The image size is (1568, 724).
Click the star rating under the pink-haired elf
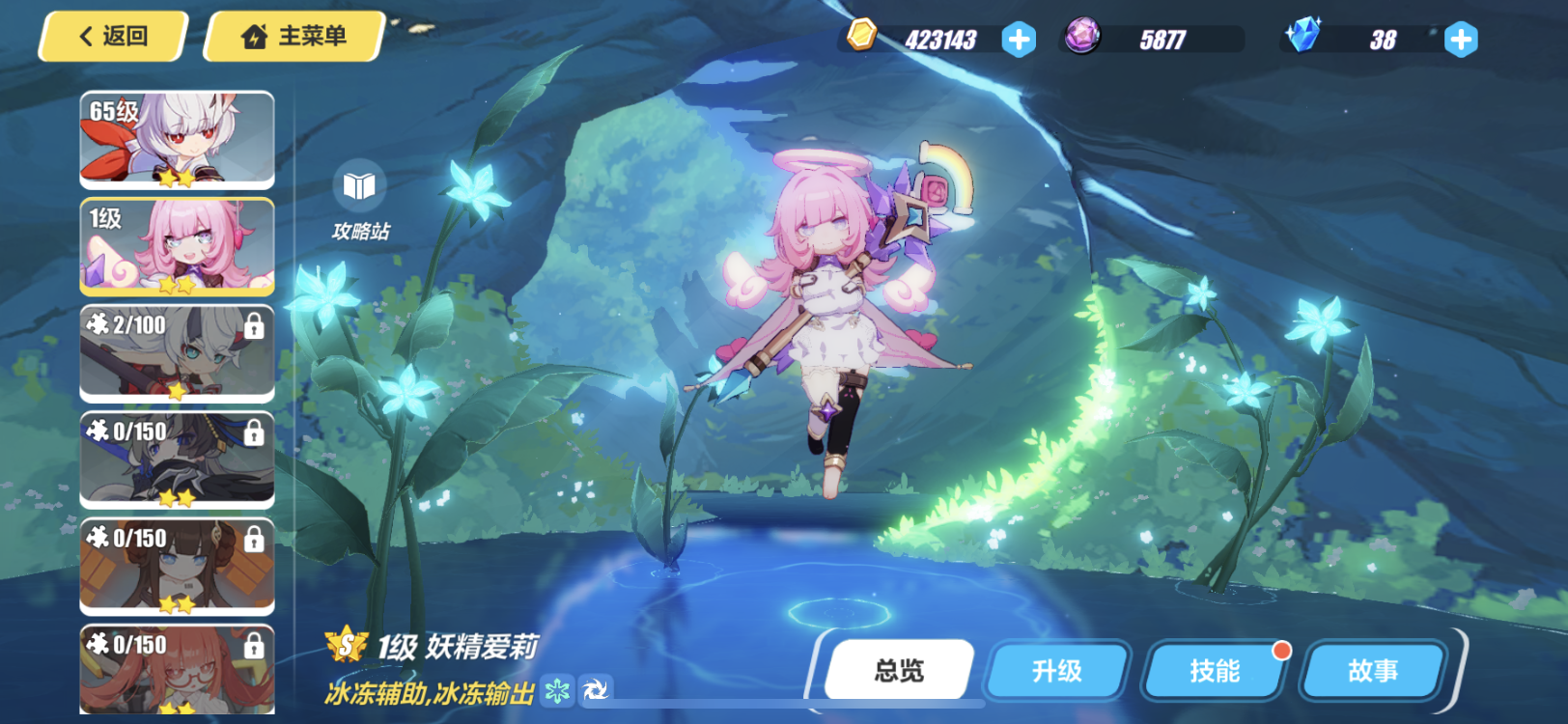coord(177,283)
